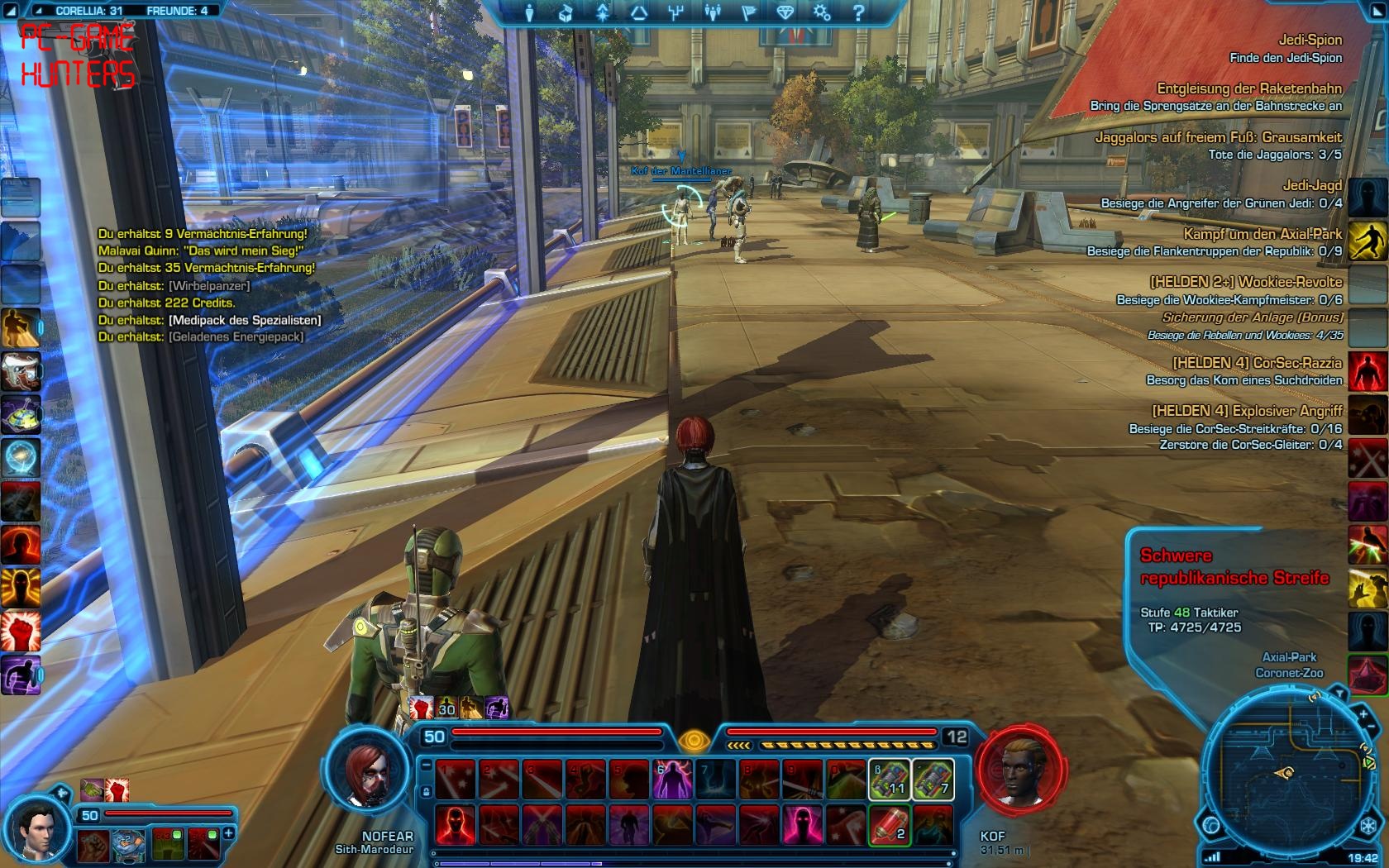1389x868 pixels.
Task: Use the red medipack stack of 2
Action: coord(889,823)
